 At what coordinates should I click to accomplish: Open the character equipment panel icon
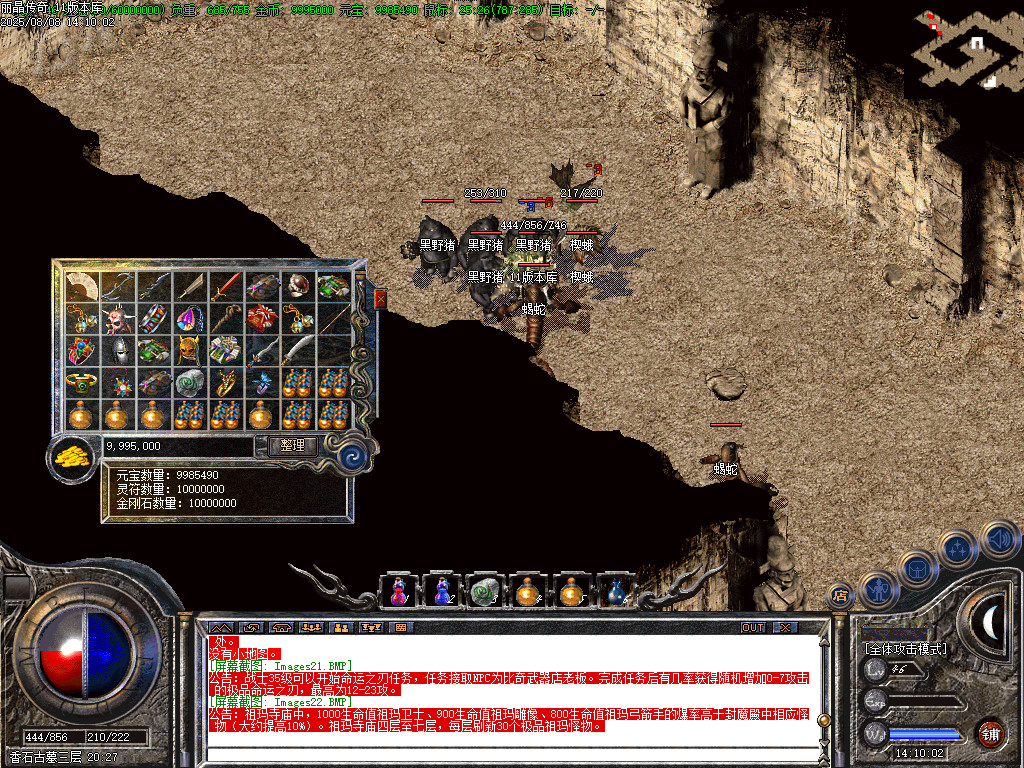(x=879, y=590)
